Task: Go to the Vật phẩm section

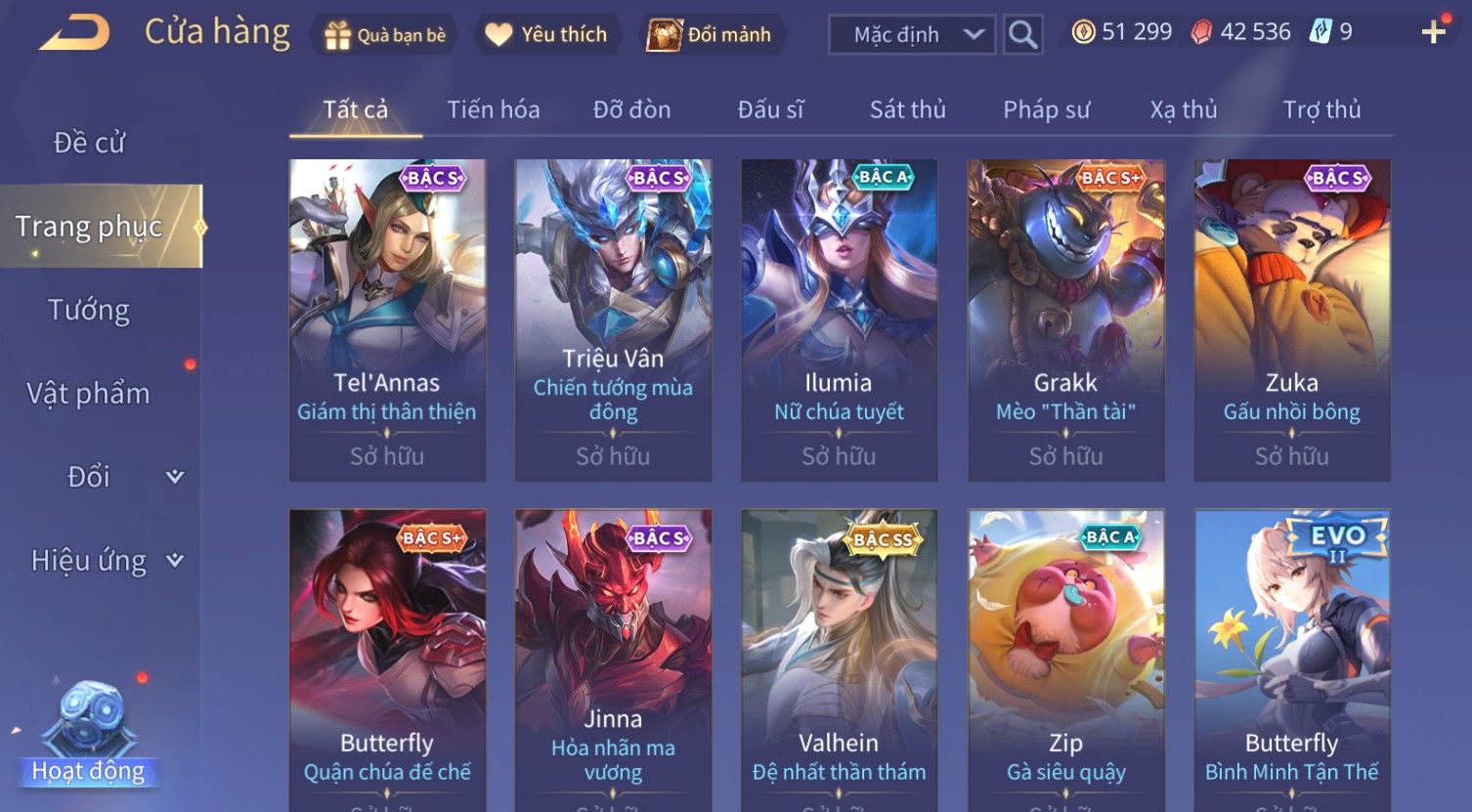Action: [x=89, y=393]
